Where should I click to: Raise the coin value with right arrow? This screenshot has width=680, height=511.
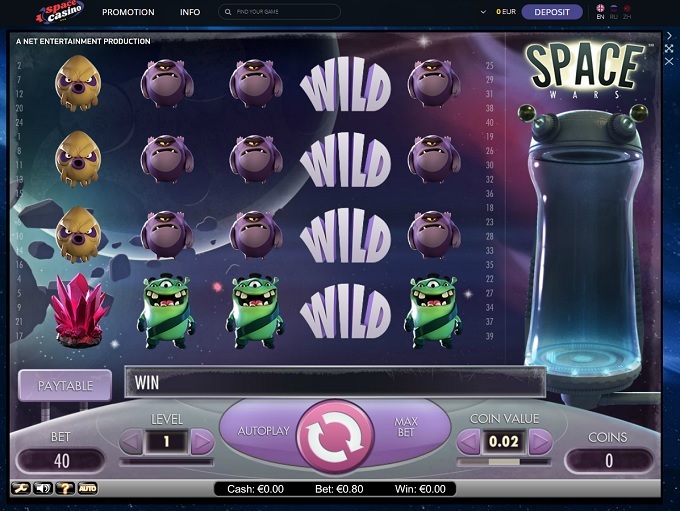pos(540,441)
